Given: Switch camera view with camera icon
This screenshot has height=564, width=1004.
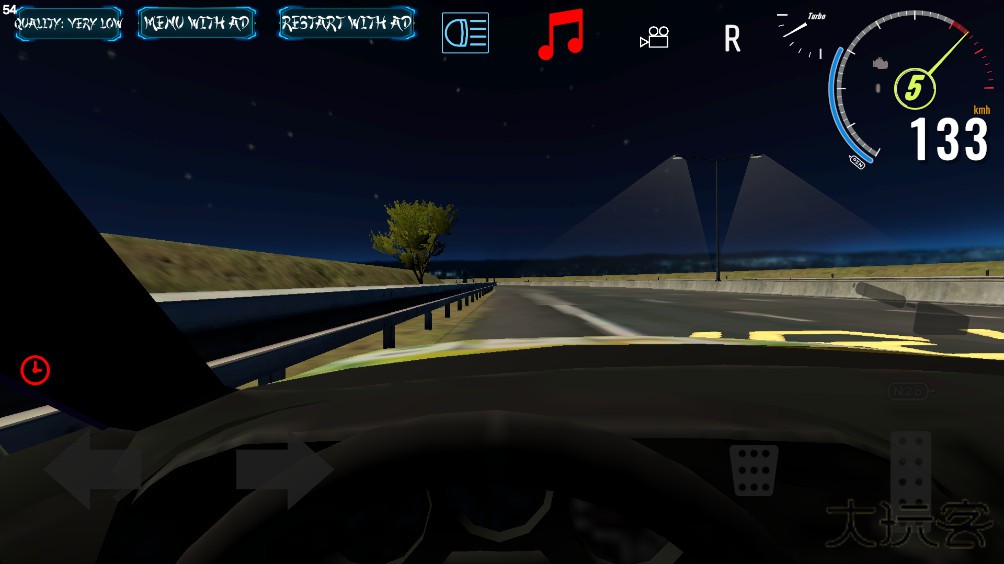Looking at the screenshot, I should tap(654, 38).
